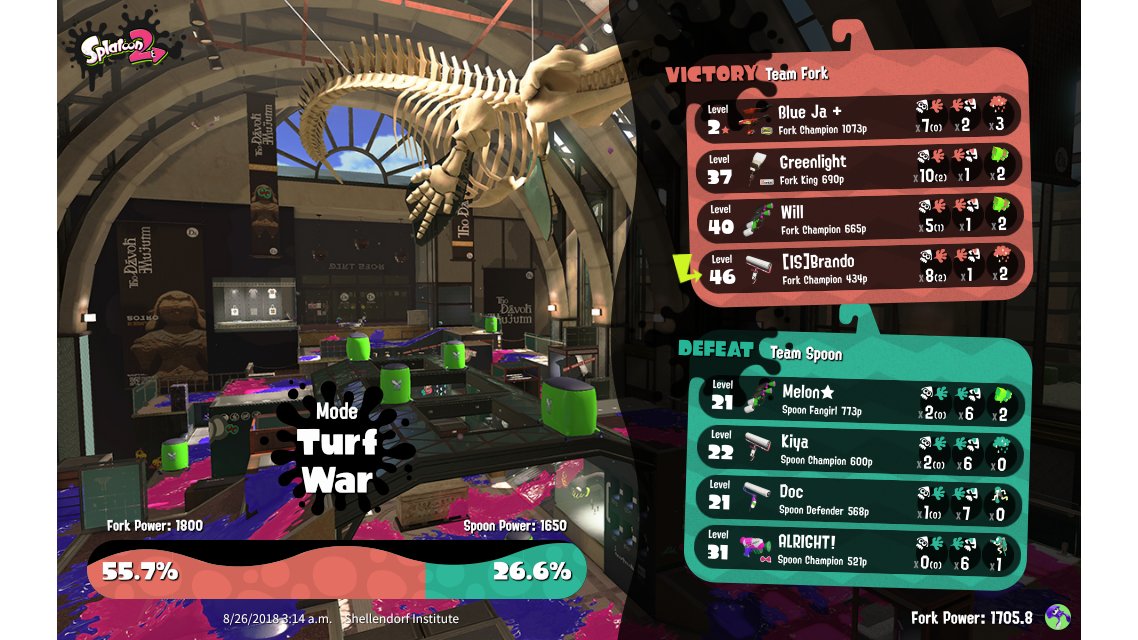Click the Will player entry

click(x=858, y=217)
